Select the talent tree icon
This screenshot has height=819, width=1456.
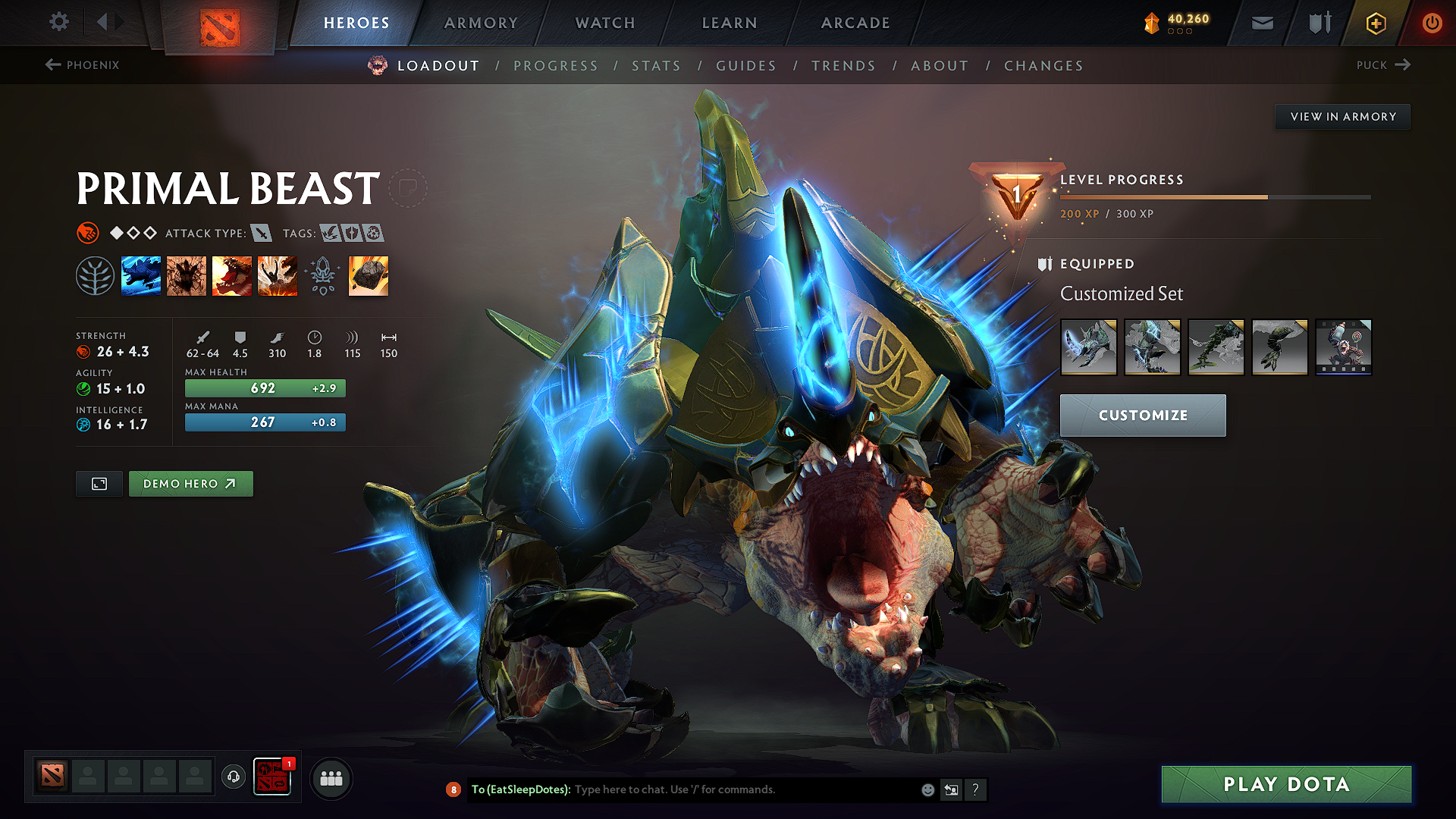click(x=95, y=276)
